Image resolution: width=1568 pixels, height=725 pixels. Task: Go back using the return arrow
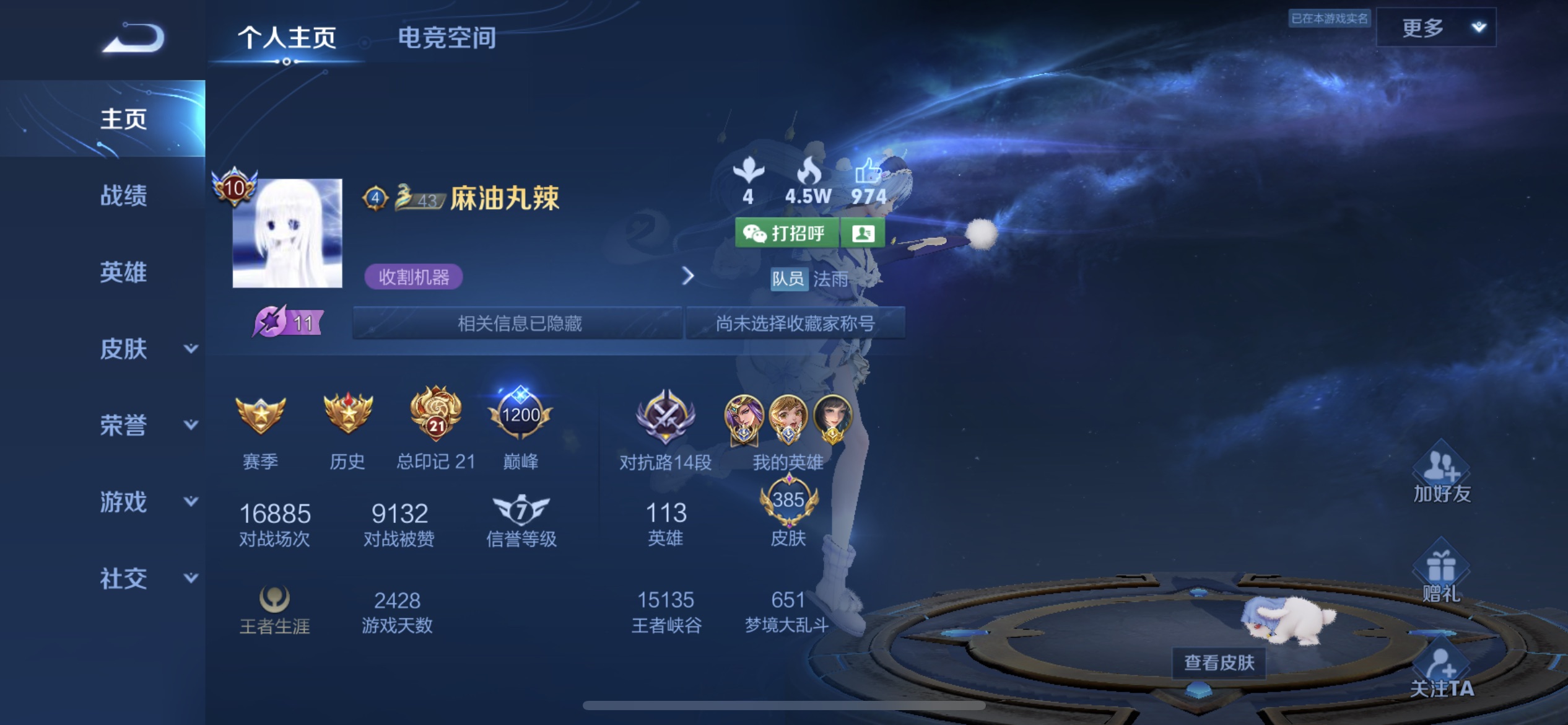click(x=134, y=38)
